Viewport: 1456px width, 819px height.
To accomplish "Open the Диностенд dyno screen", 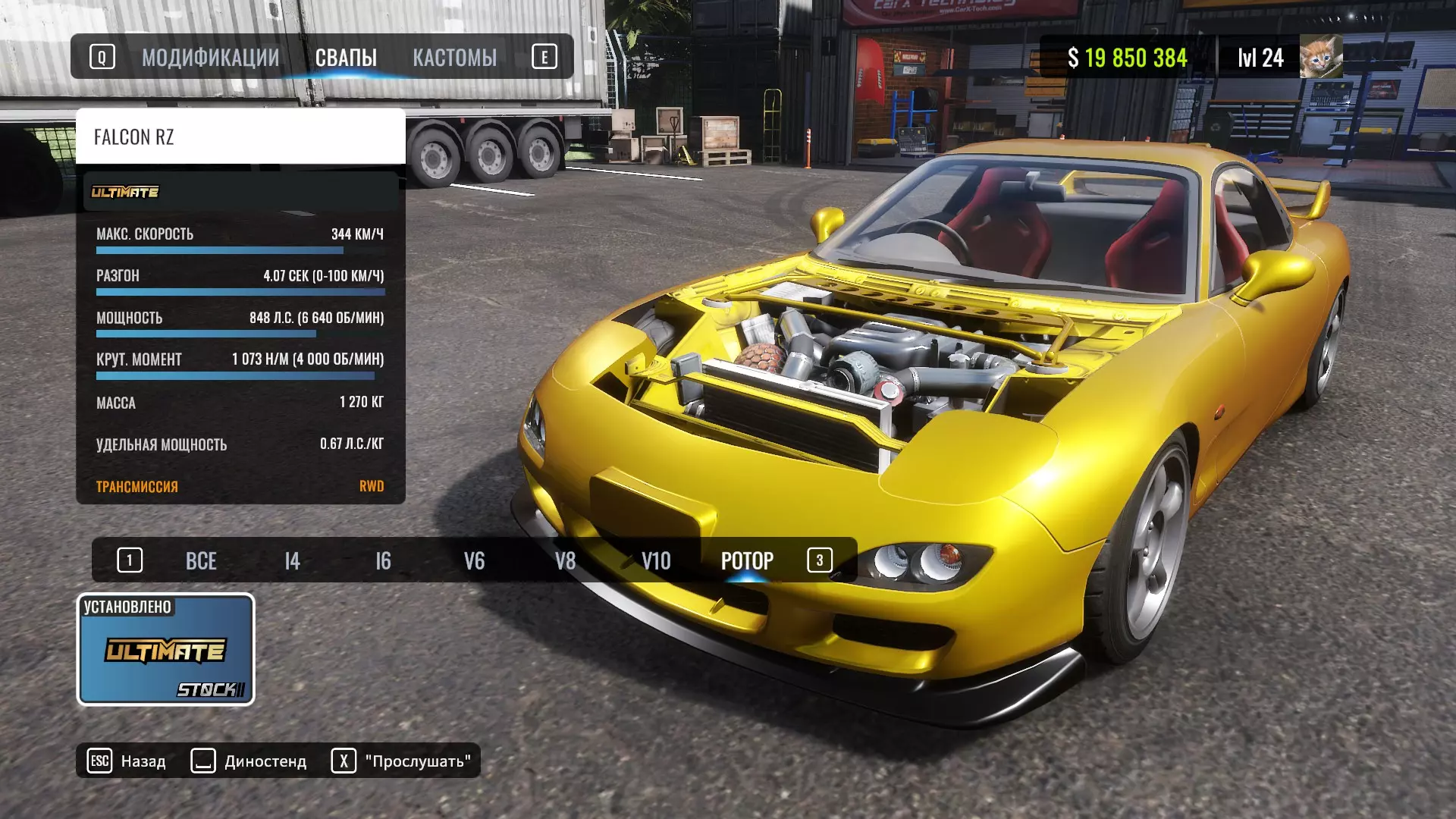I will [249, 761].
